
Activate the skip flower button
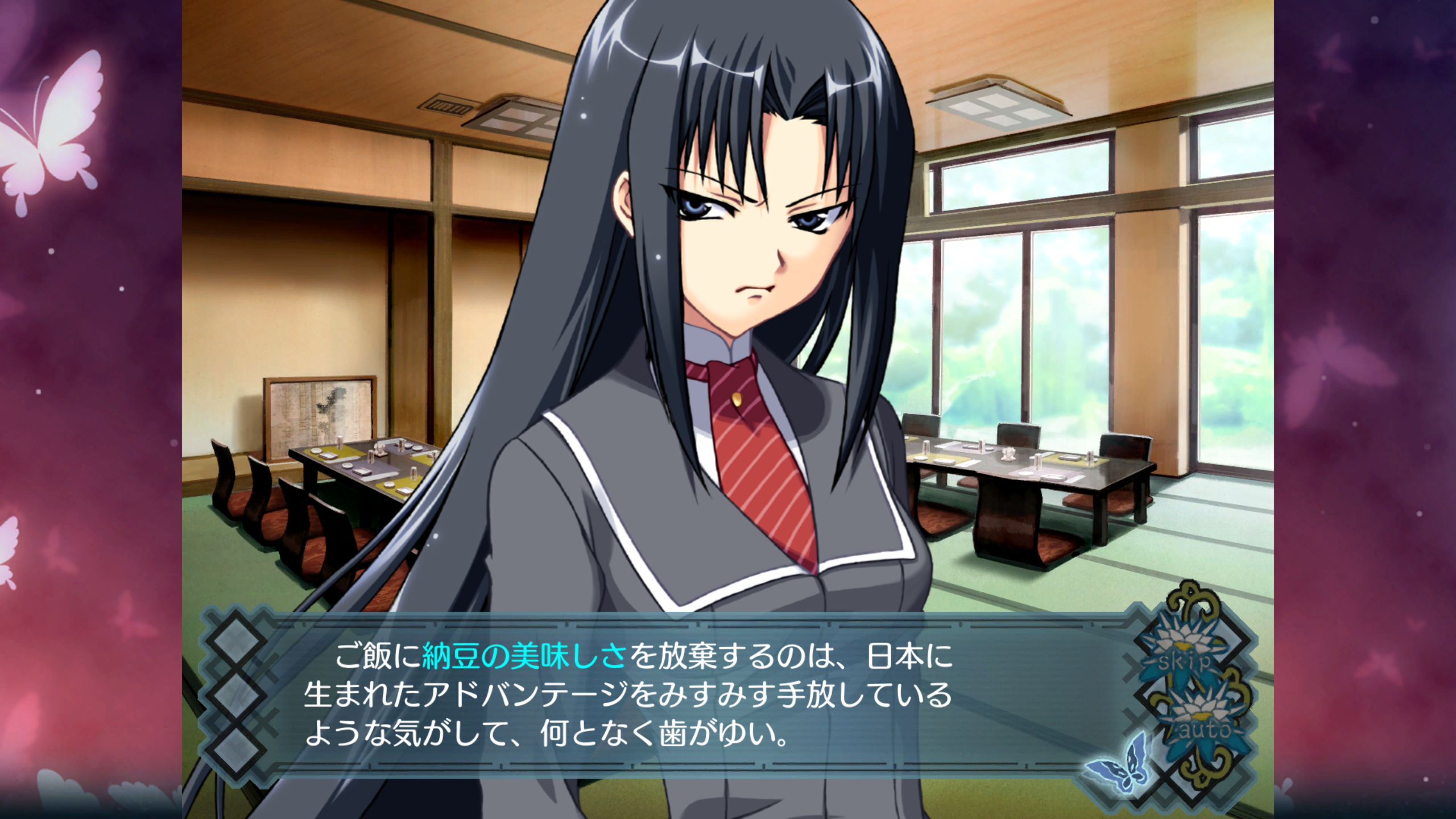(1185, 660)
